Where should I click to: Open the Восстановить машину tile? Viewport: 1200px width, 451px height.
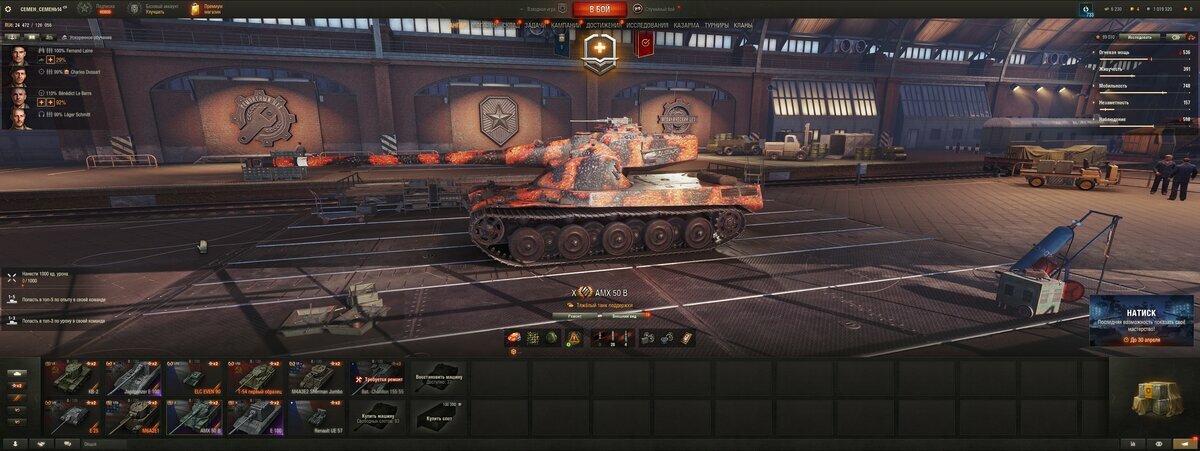click(439, 377)
